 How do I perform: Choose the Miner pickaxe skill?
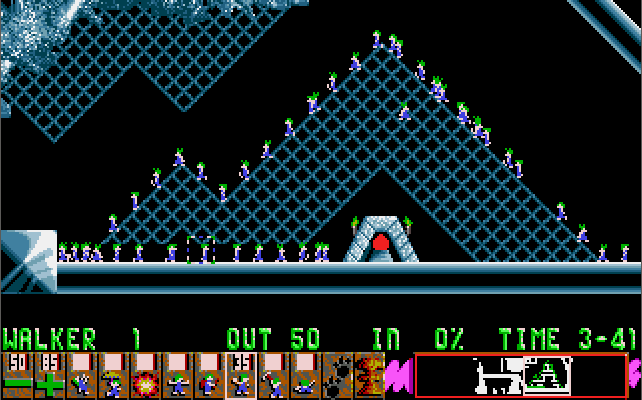(273, 376)
